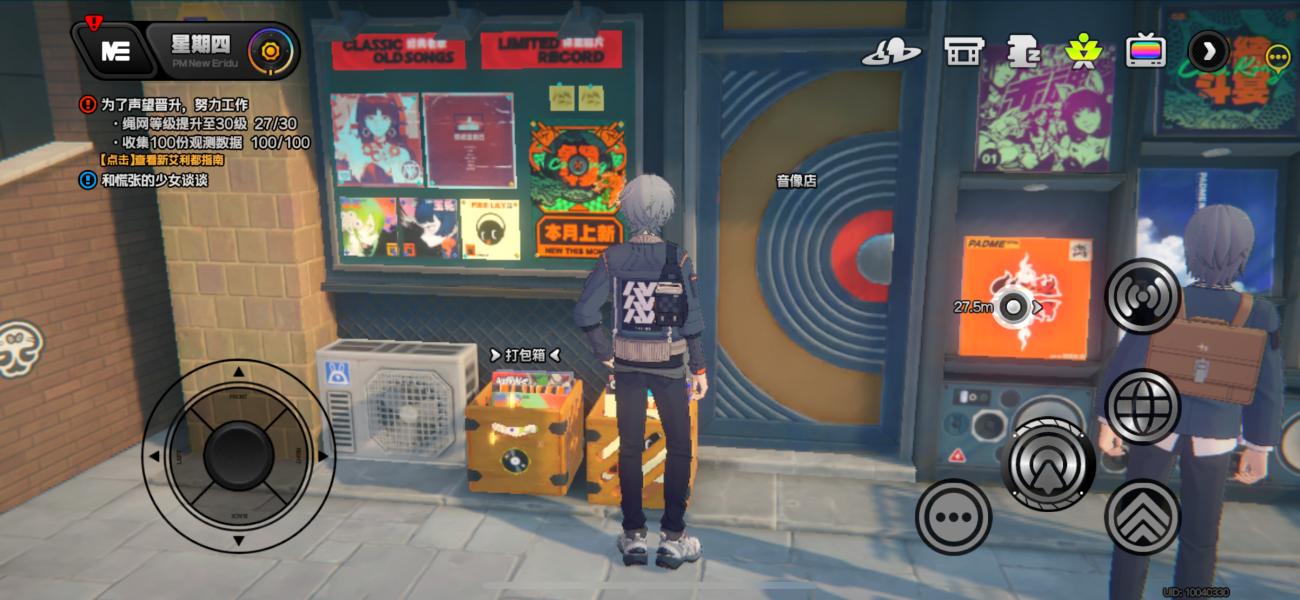Tap the triple-chevron sprint button
This screenshot has height=600, width=1300.
coord(1142,517)
